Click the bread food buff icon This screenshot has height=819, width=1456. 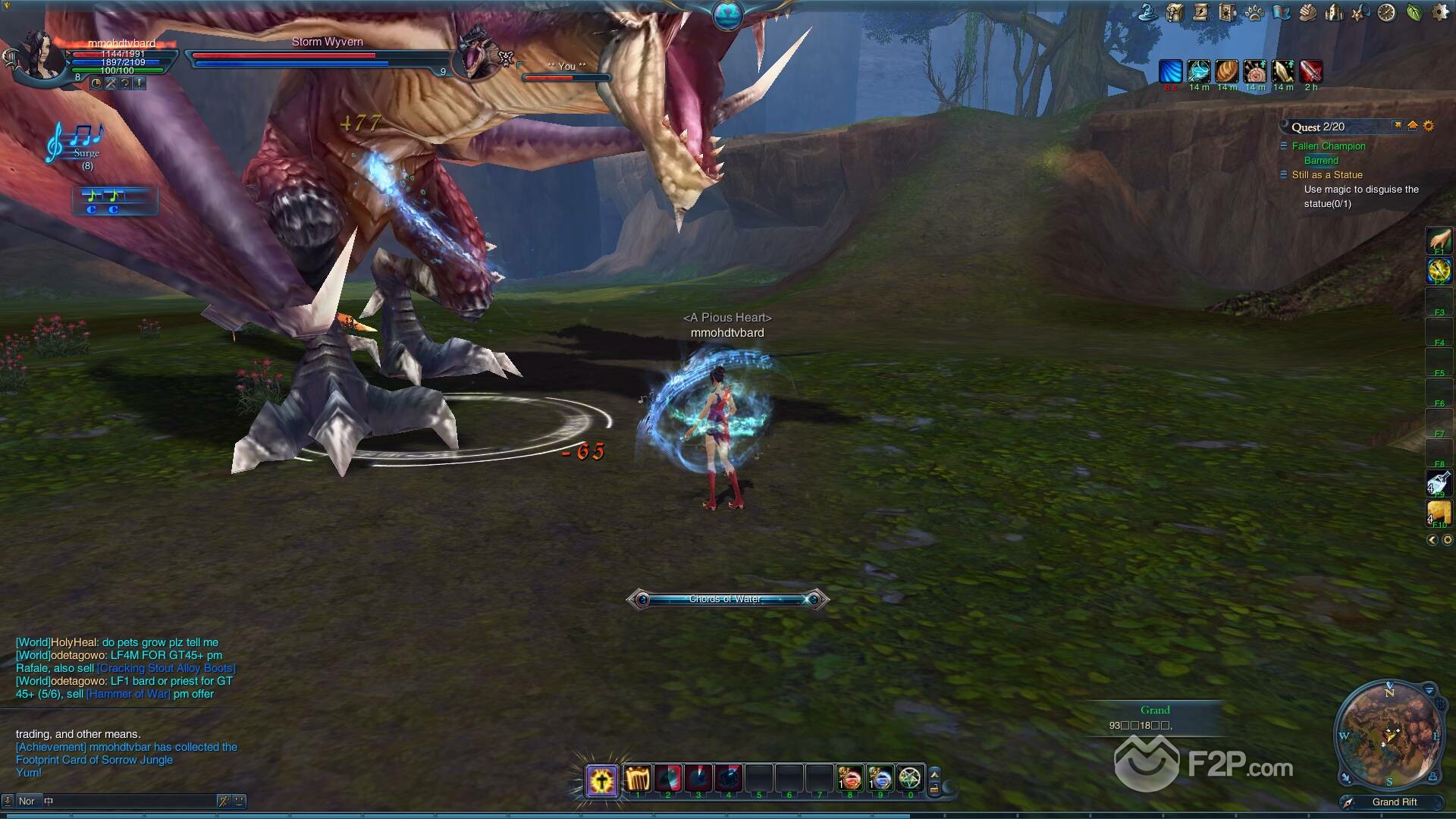click(x=1227, y=71)
